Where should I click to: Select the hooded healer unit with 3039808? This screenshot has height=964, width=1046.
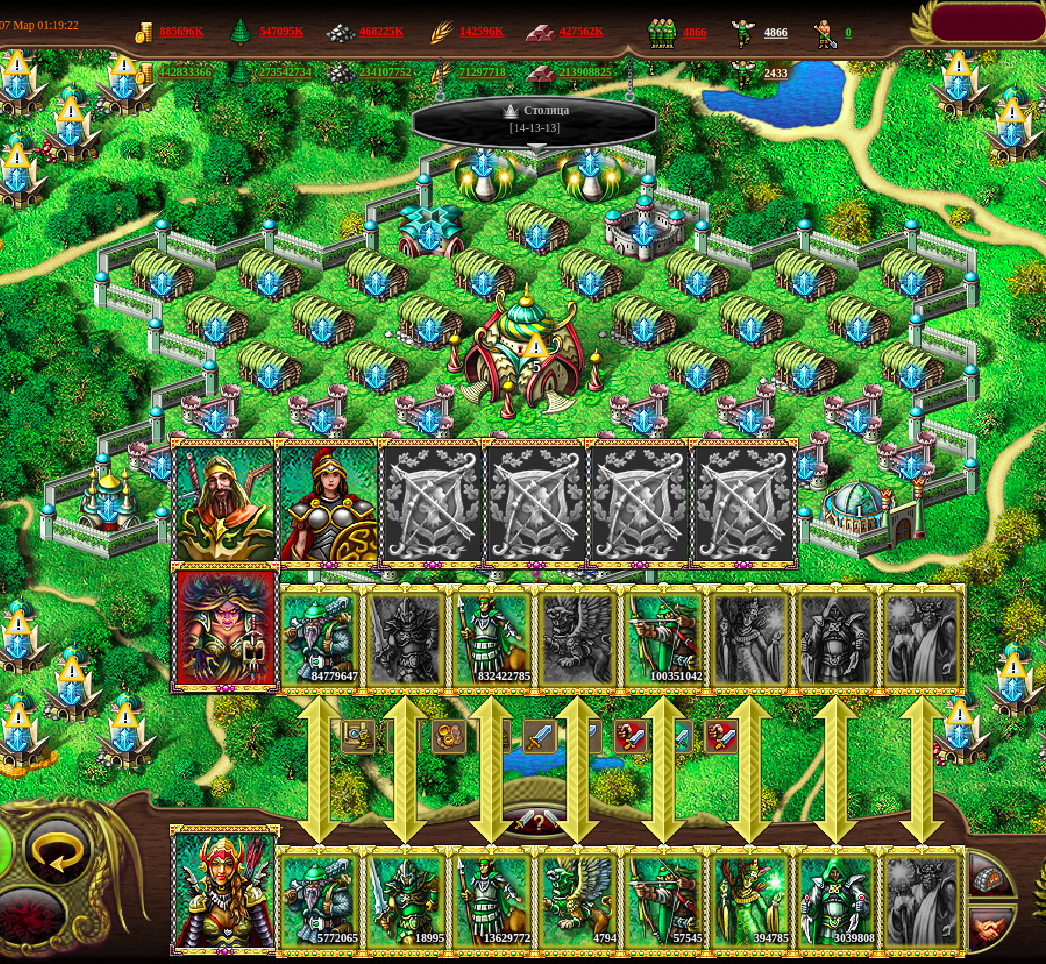[x=835, y=900]
